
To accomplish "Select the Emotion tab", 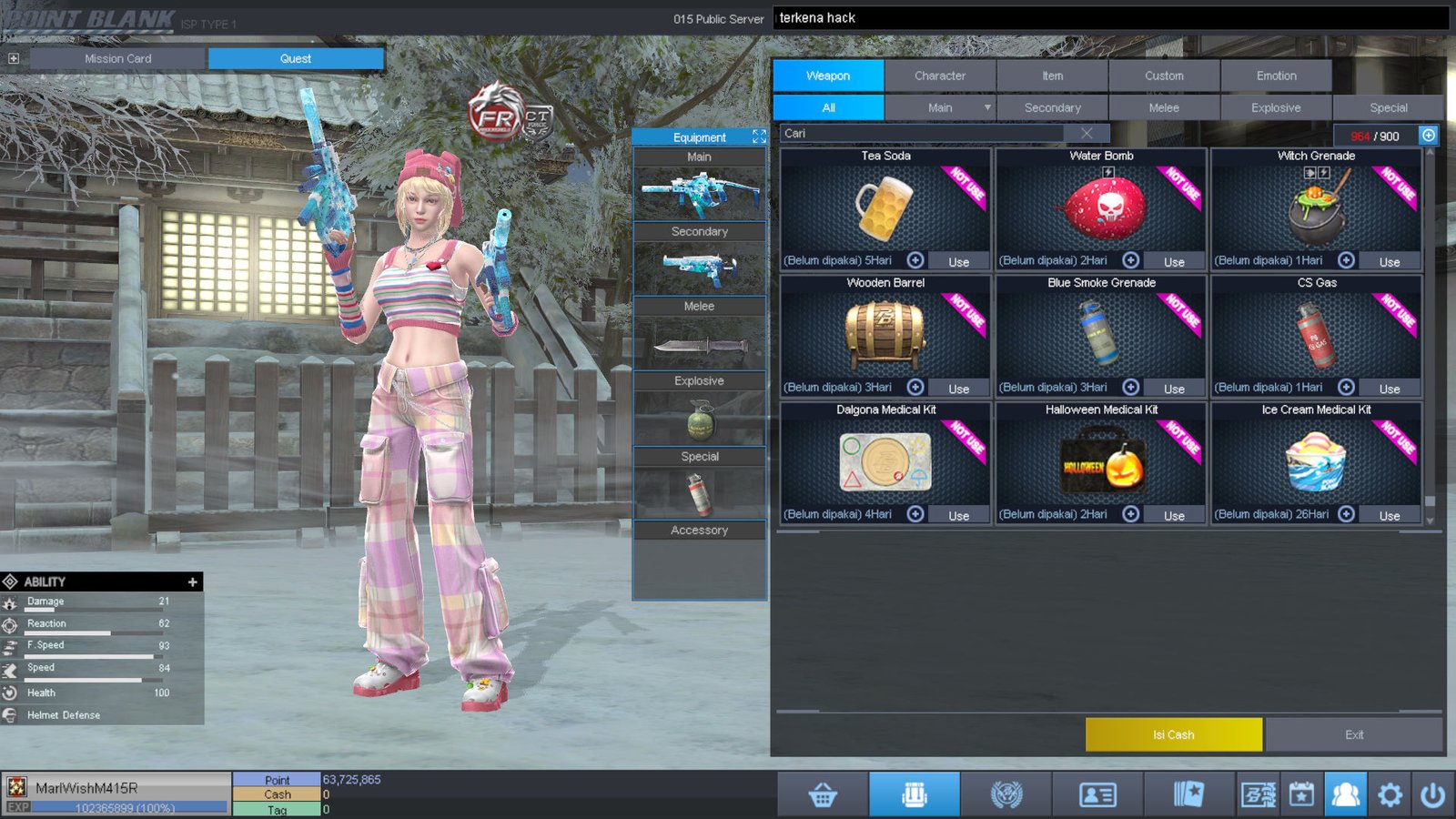I will coord(1276,76).
